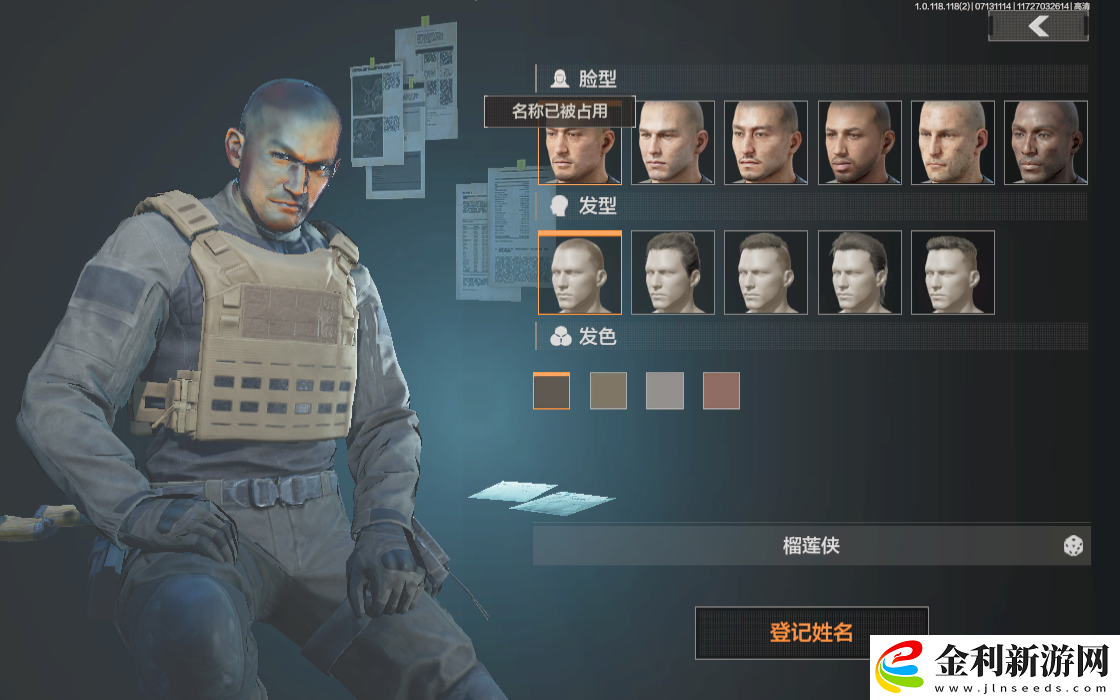Select the tied-back bun hairstyle
Viewport: 1120px width, 700px height.
pyautogui.click(x=673, y=273)
